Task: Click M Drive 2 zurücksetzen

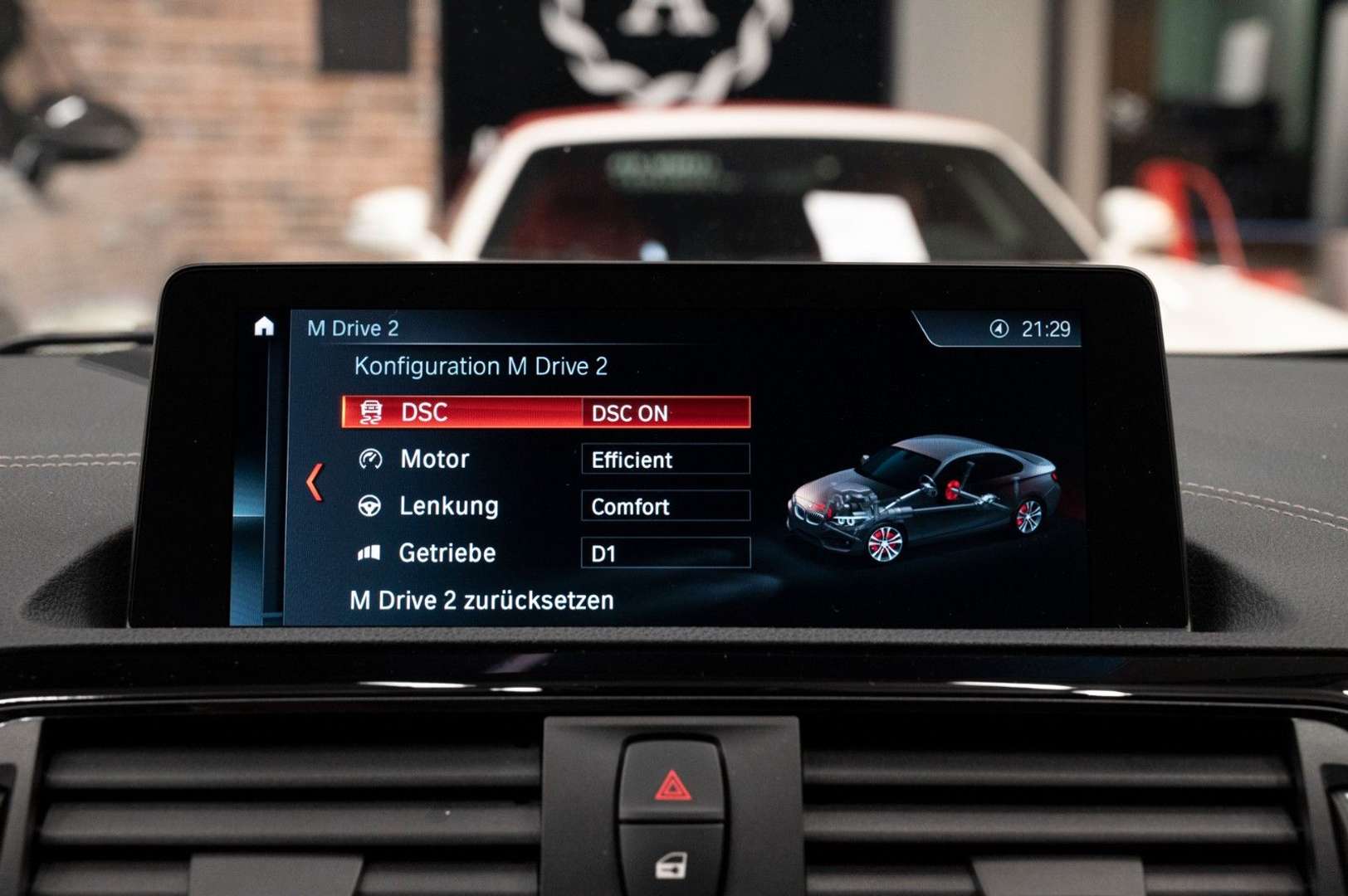Action: click(481, 601)
